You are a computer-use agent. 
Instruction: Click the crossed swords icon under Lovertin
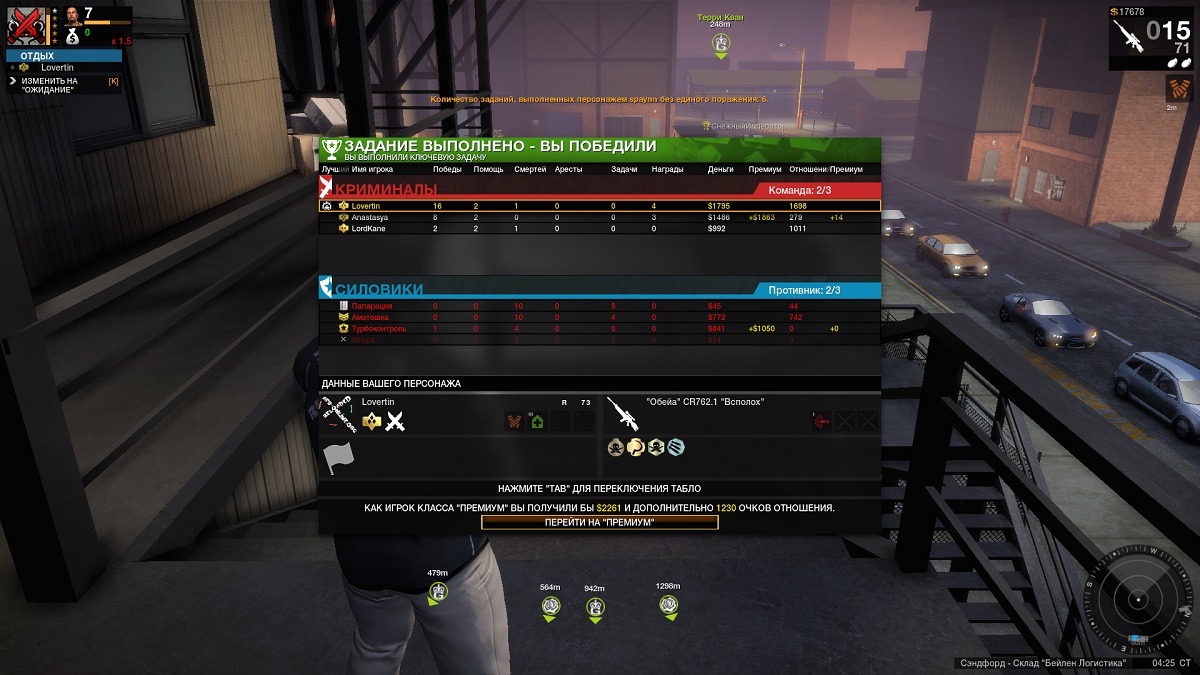point(395,422)
